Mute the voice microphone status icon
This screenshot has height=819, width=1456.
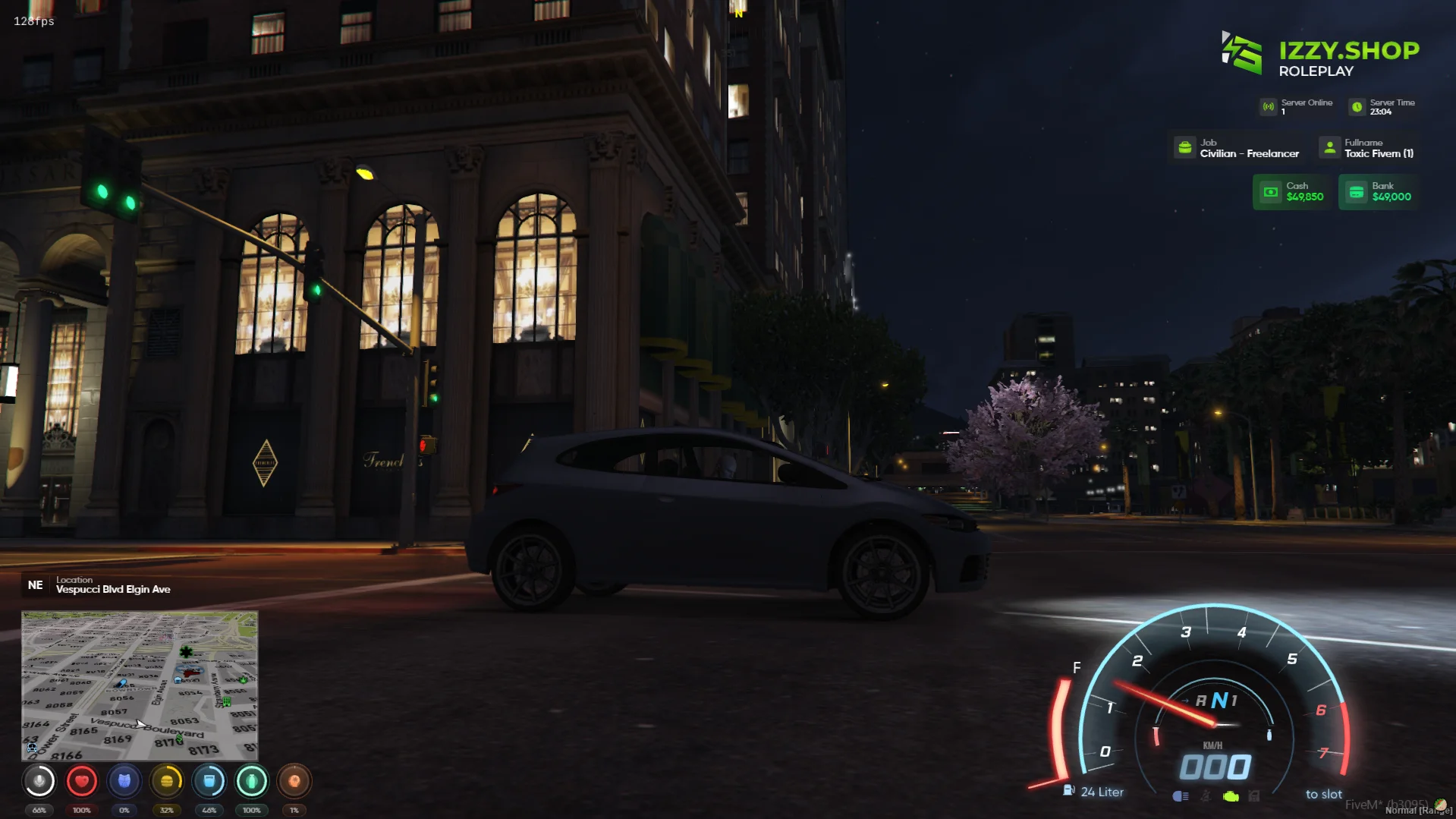[x=39, y=780]
